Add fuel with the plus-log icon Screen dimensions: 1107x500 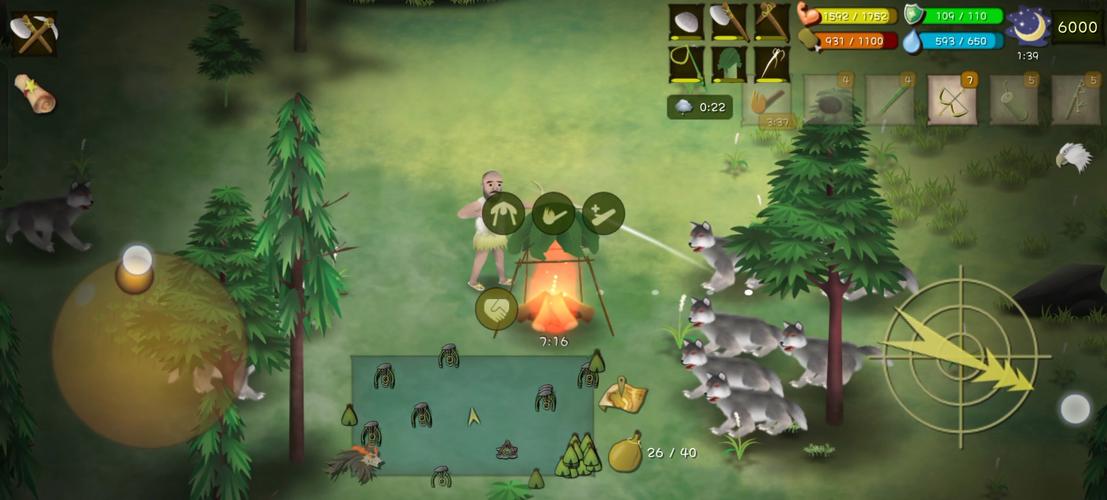coord(603,213)
